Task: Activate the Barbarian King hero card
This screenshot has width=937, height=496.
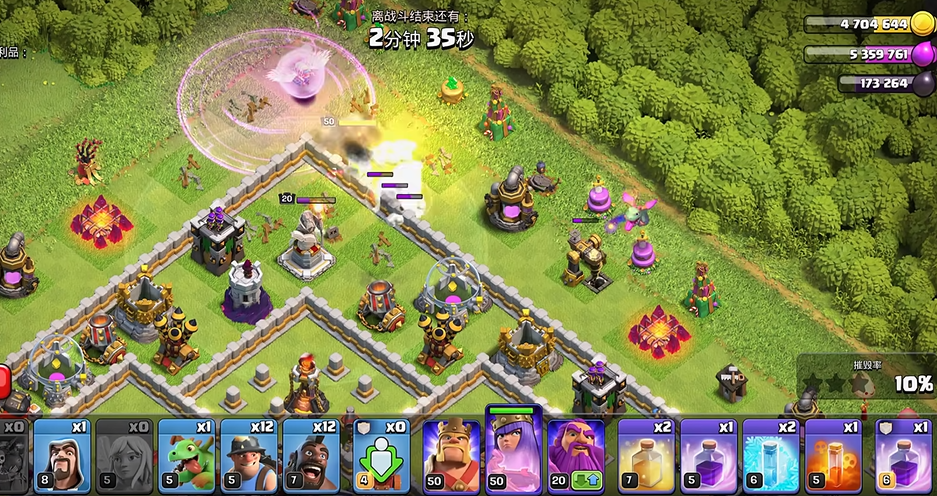Action: pos(451,455)
